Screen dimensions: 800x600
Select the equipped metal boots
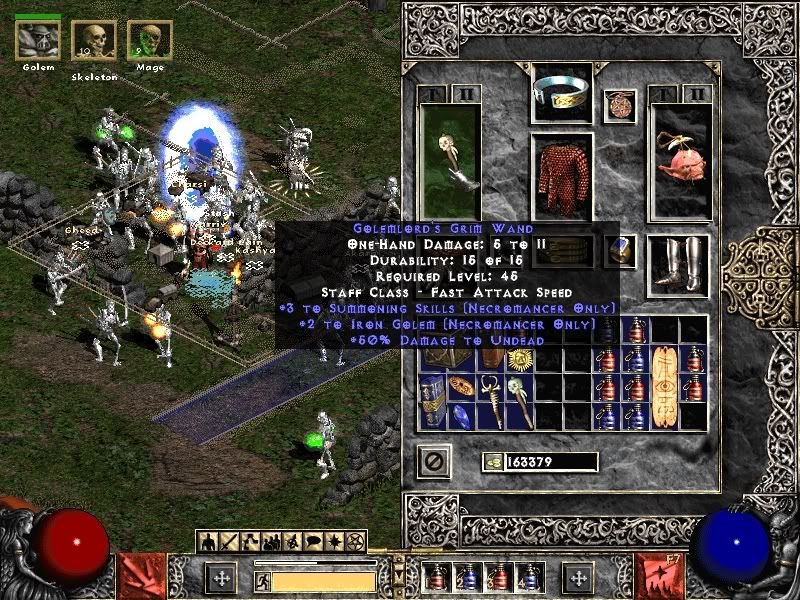pyautogui.click(x=679, y=264)
